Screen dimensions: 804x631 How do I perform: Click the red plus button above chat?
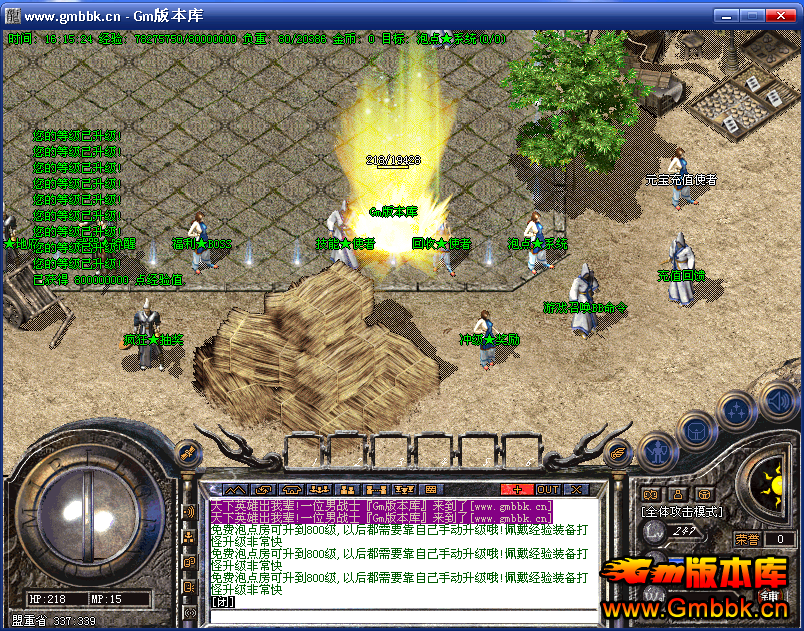click(517, 489)
